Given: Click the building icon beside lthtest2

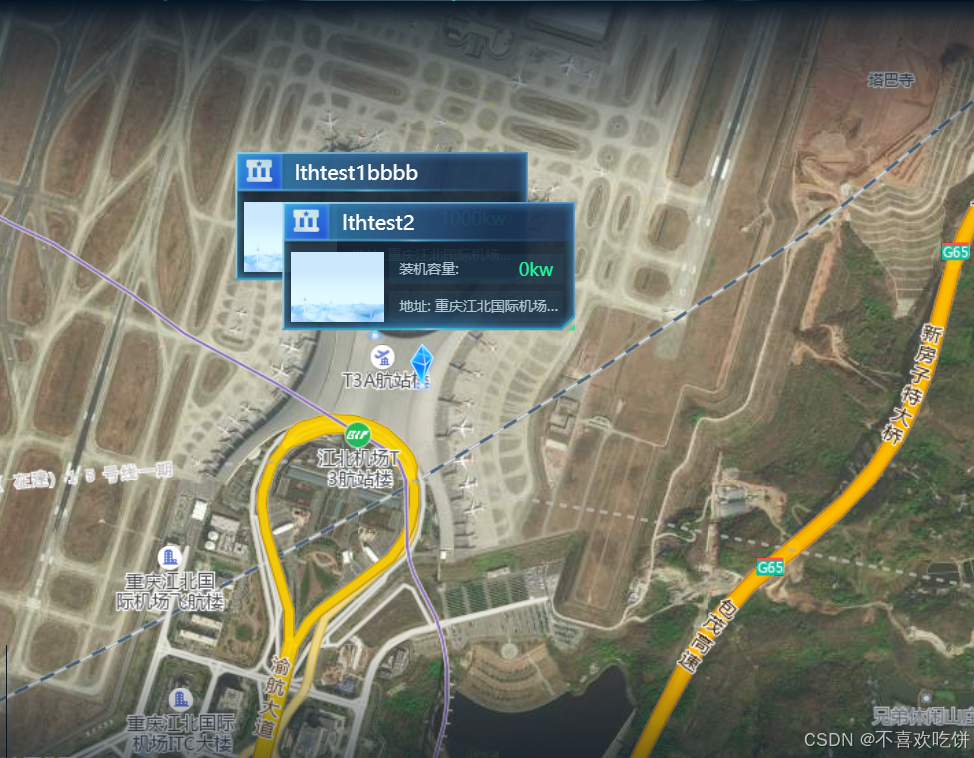Looking at the screenshot, I should tap(307, 222).
